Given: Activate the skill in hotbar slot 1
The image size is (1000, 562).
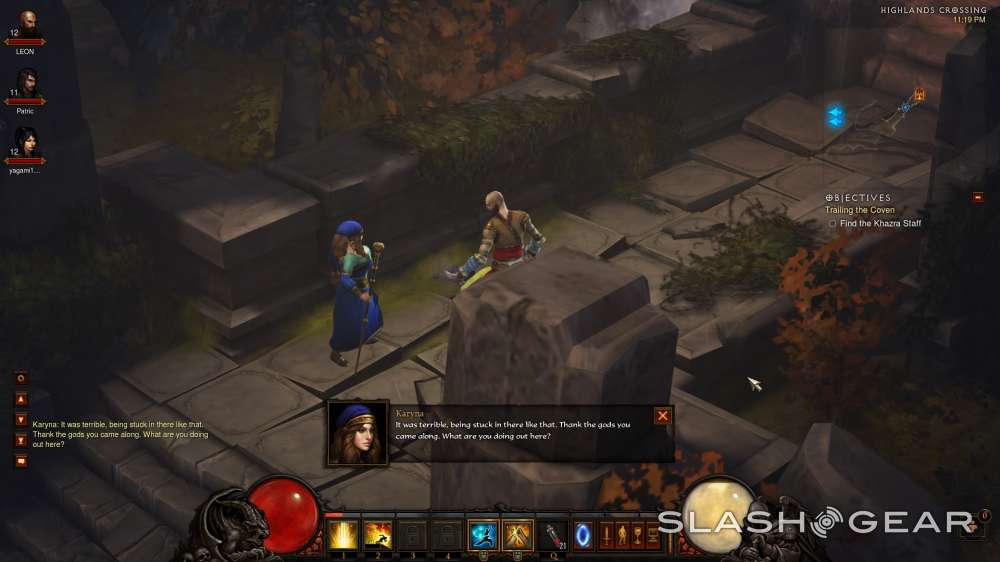Looking at the screenshot, I should [343, 536].
